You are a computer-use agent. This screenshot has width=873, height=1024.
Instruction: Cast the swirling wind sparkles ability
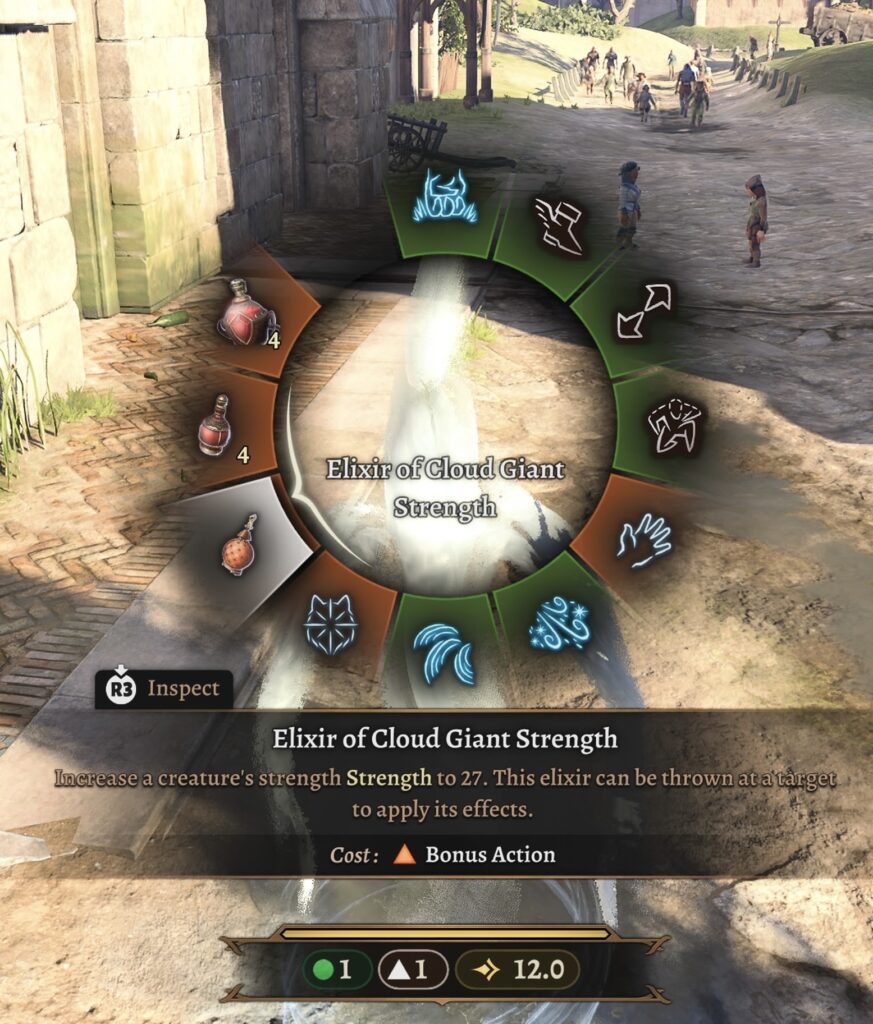[559, 624]
